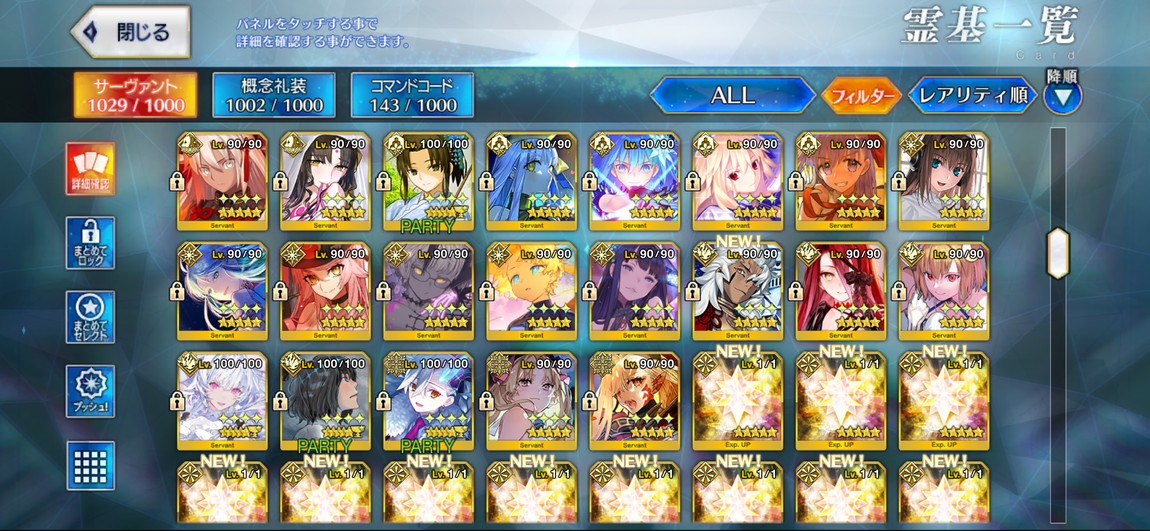Switch layout with the grid icon button

tap(90, 465)
